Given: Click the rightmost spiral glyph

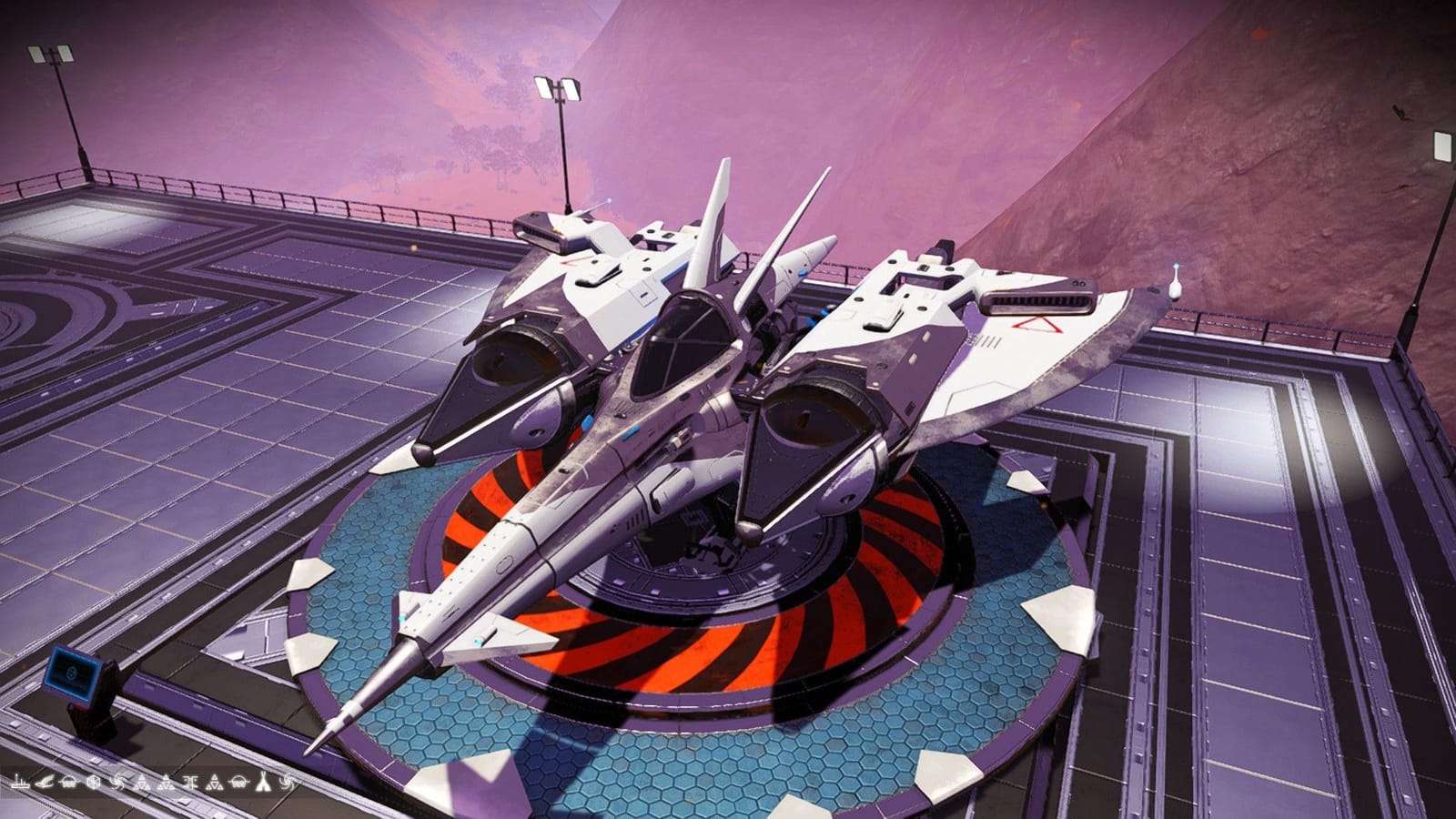Looking at the screenshot, I should point(287,784).
